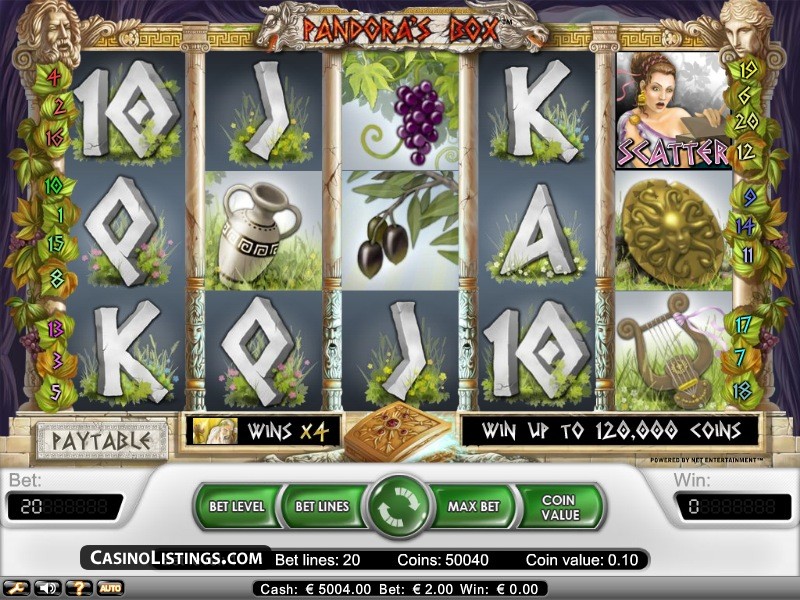Visit the CasinoListings.com watermark link
The height and width of the screenshot is (600, 800).
(176, 558)
